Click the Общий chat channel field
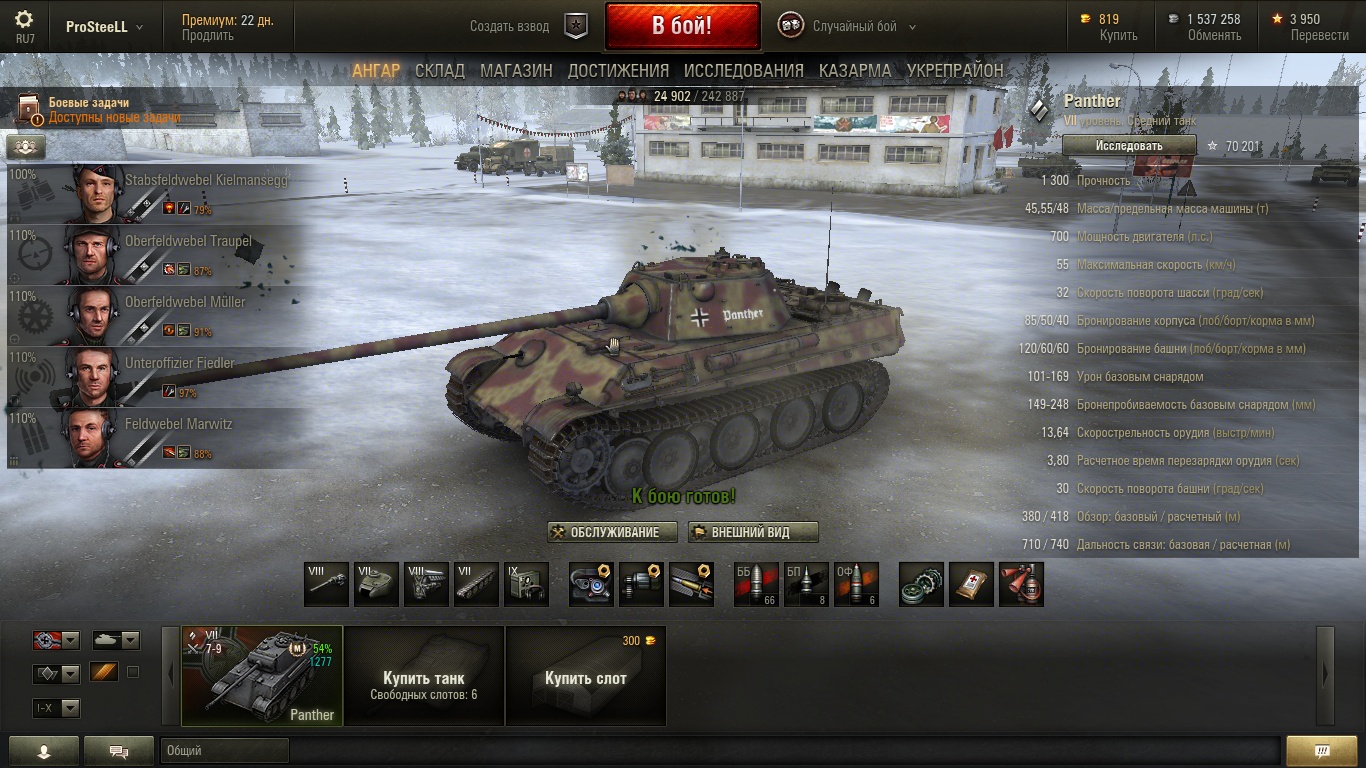The height and width of the screenshot is (768, 1366). click(x=224, y=751)
